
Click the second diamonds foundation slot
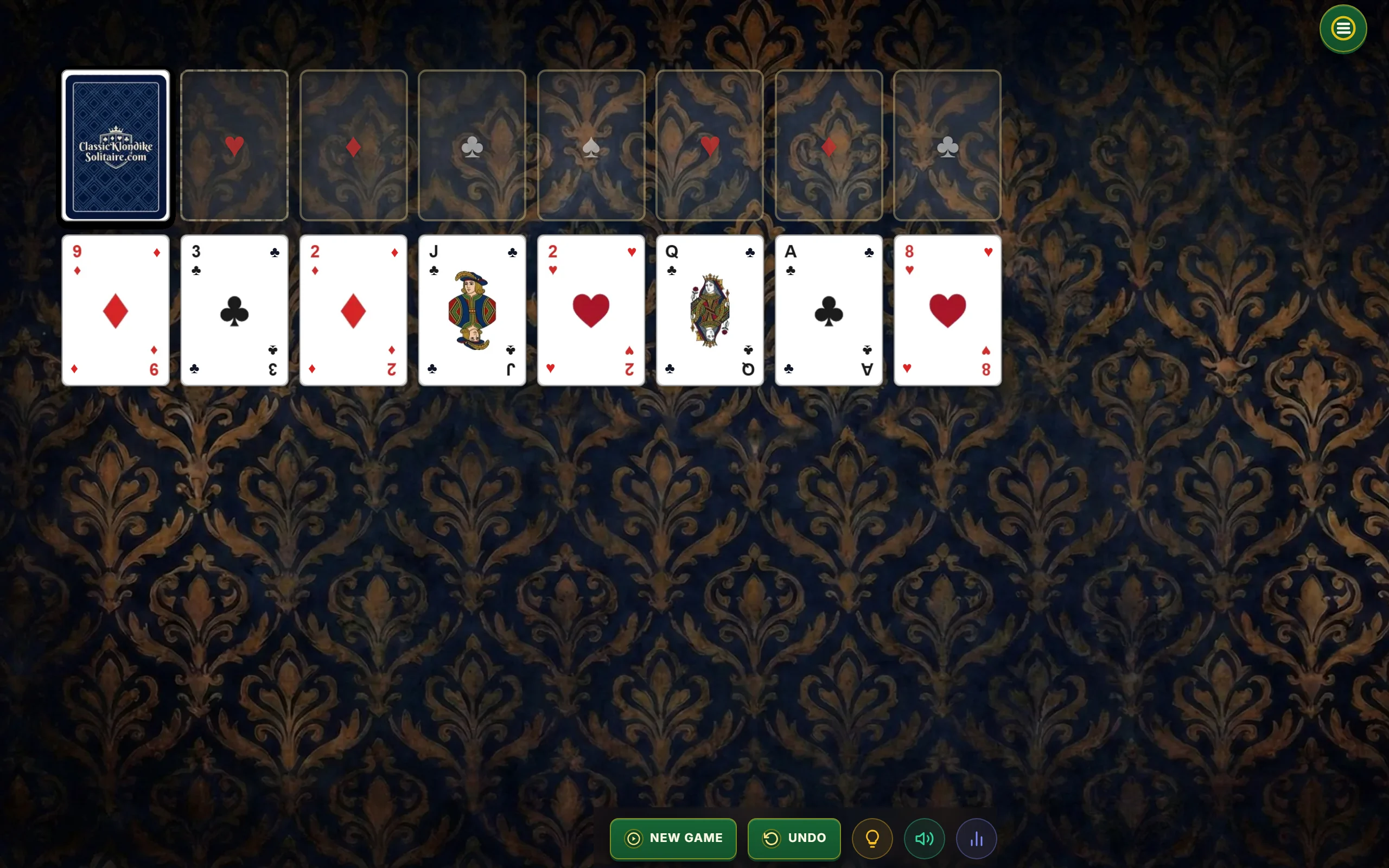[828, 145]
